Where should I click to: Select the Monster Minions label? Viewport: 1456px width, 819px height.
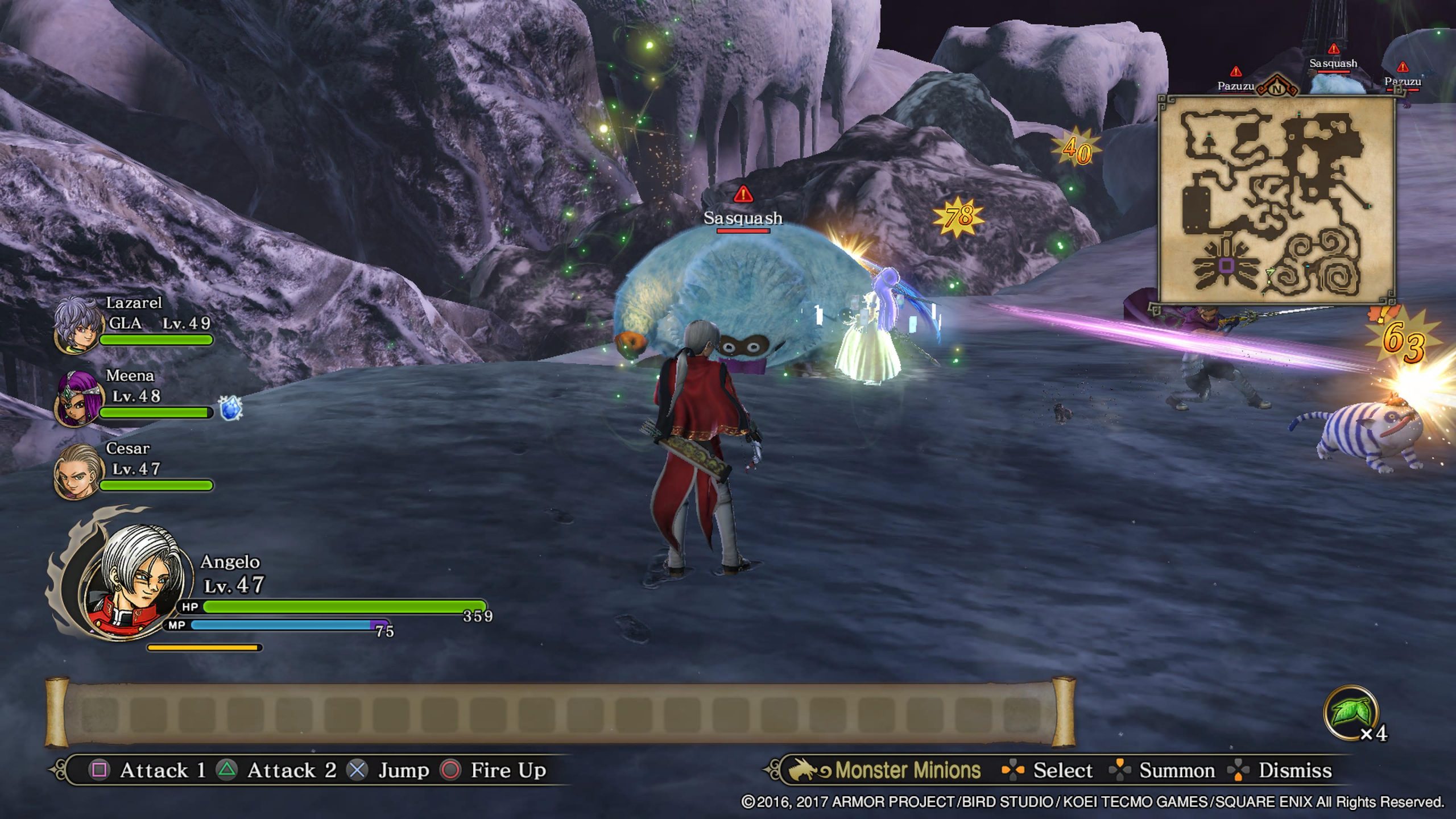[x=907, y=770]
